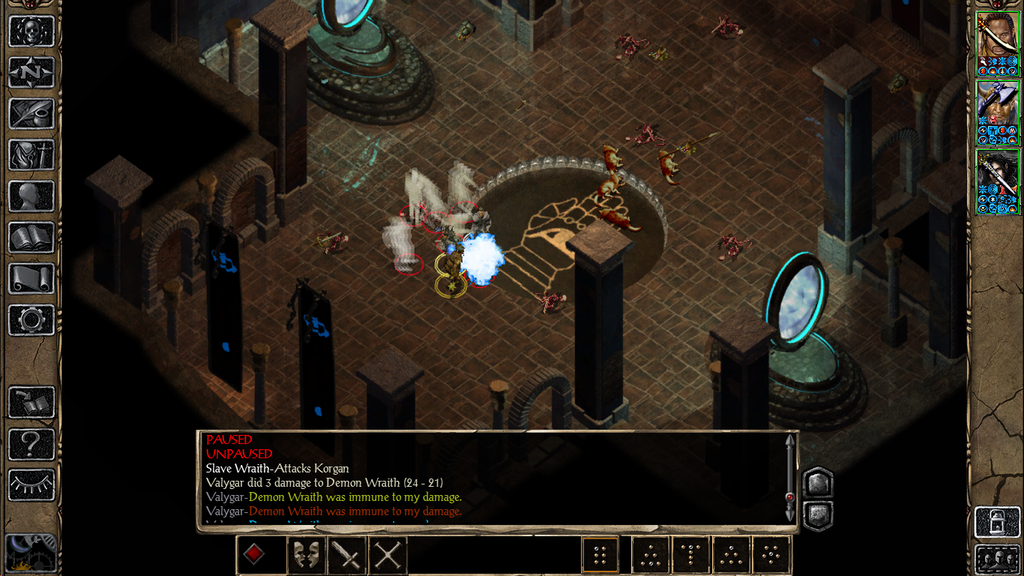Open the options gear menu
The height and width of the screenshot is (576, 1024).
point(31,320)
